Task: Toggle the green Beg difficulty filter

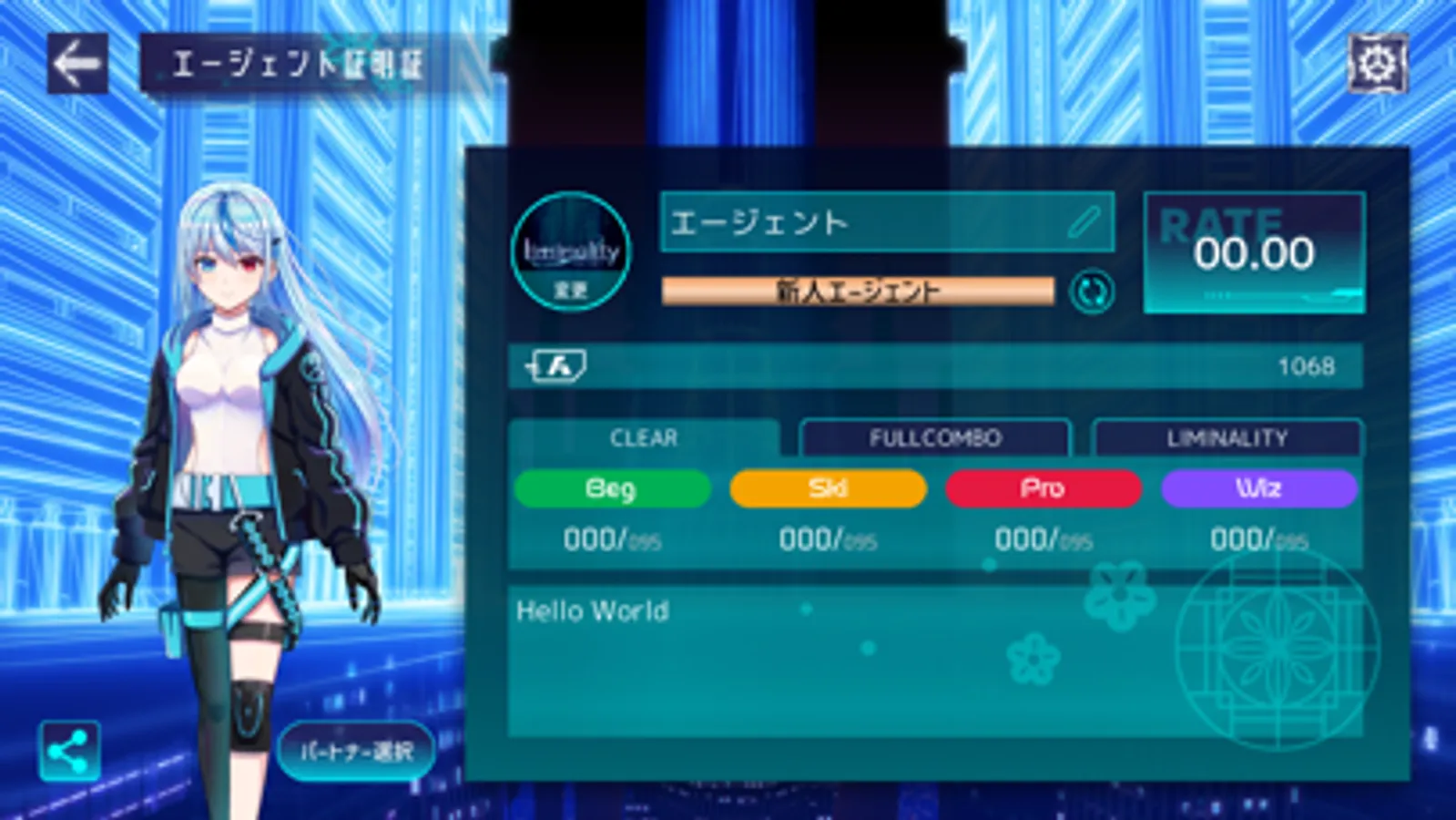Action: (x=613, y=488)
